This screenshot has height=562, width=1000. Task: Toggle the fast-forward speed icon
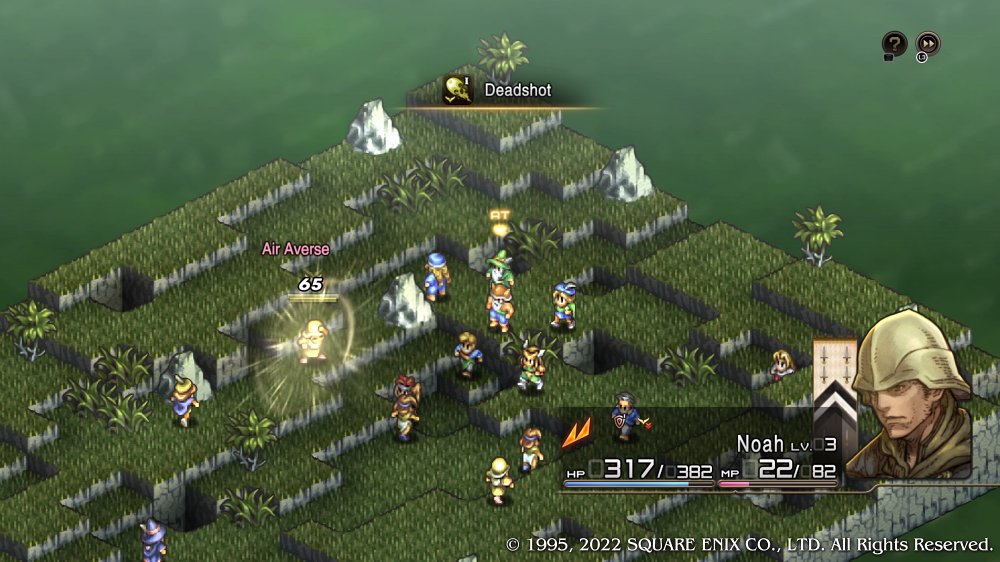[x=928, y=44]
